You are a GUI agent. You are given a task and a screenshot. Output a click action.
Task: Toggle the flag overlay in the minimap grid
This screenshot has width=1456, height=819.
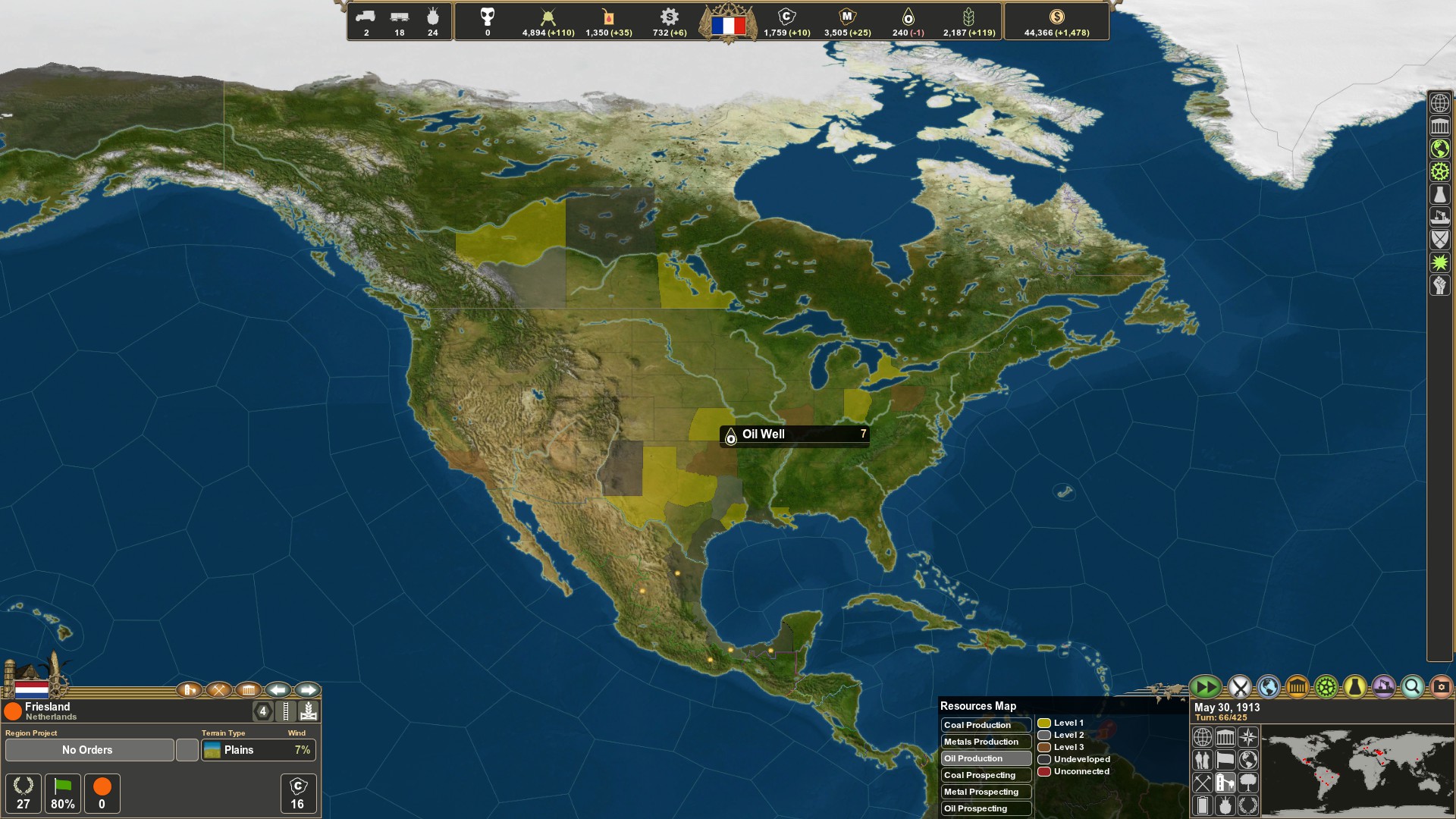(x=1225, y=760)
